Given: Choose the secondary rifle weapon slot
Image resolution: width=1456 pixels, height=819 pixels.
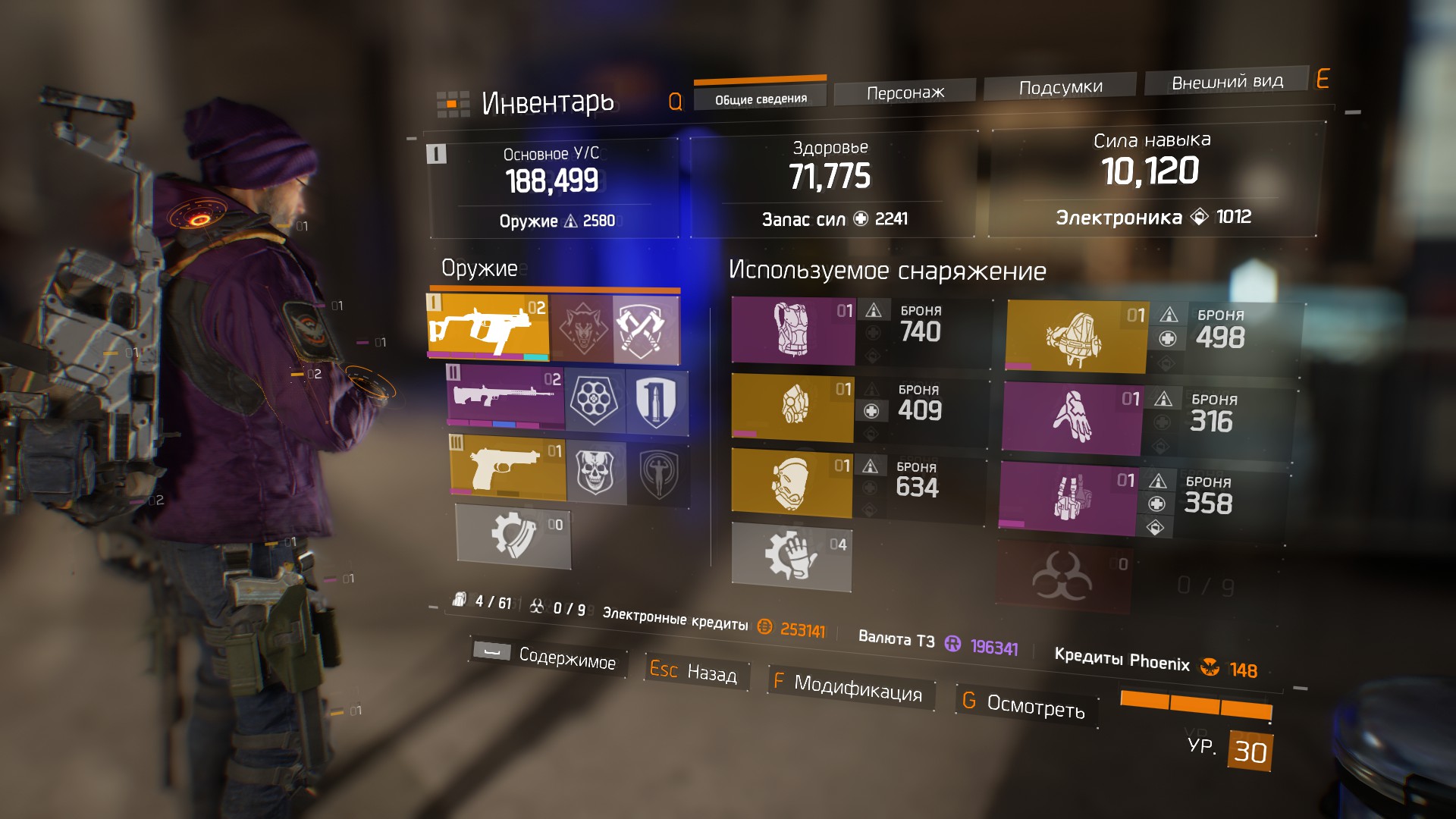Looking at the screenshot, I should click(x=506, y=397).
